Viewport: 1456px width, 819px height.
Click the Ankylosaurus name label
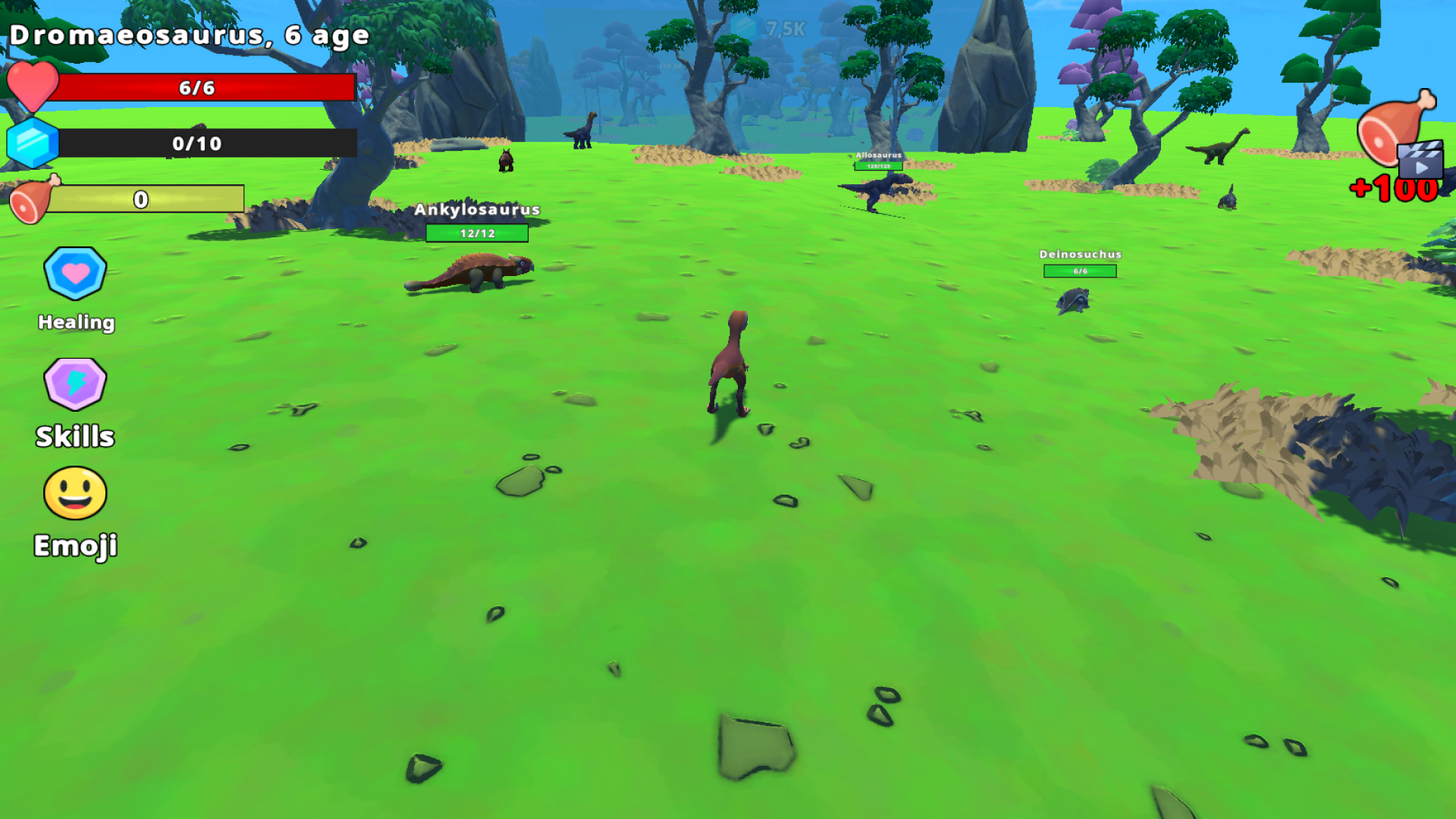click(477, 210)
